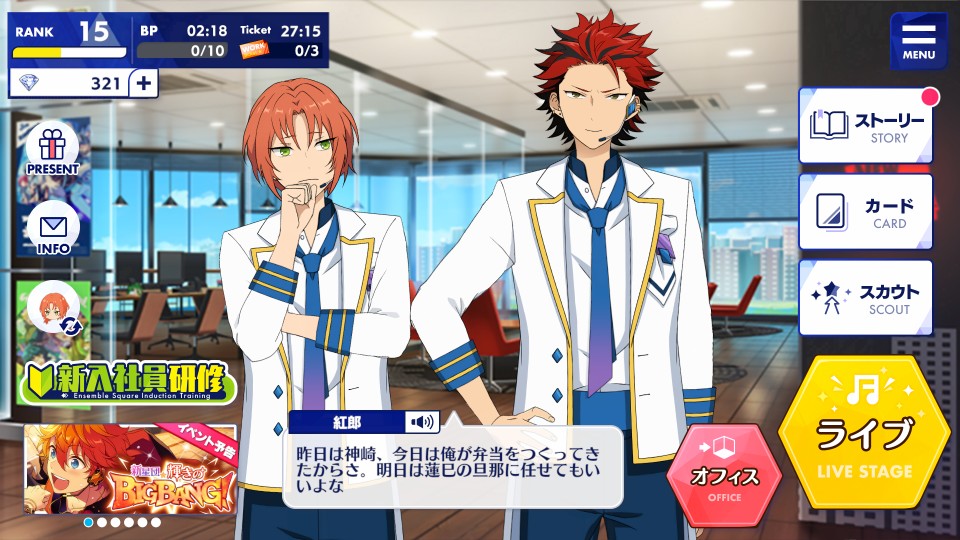Open the BIGBANG event preview banner
960x540 pixels.
click(130, 469)
